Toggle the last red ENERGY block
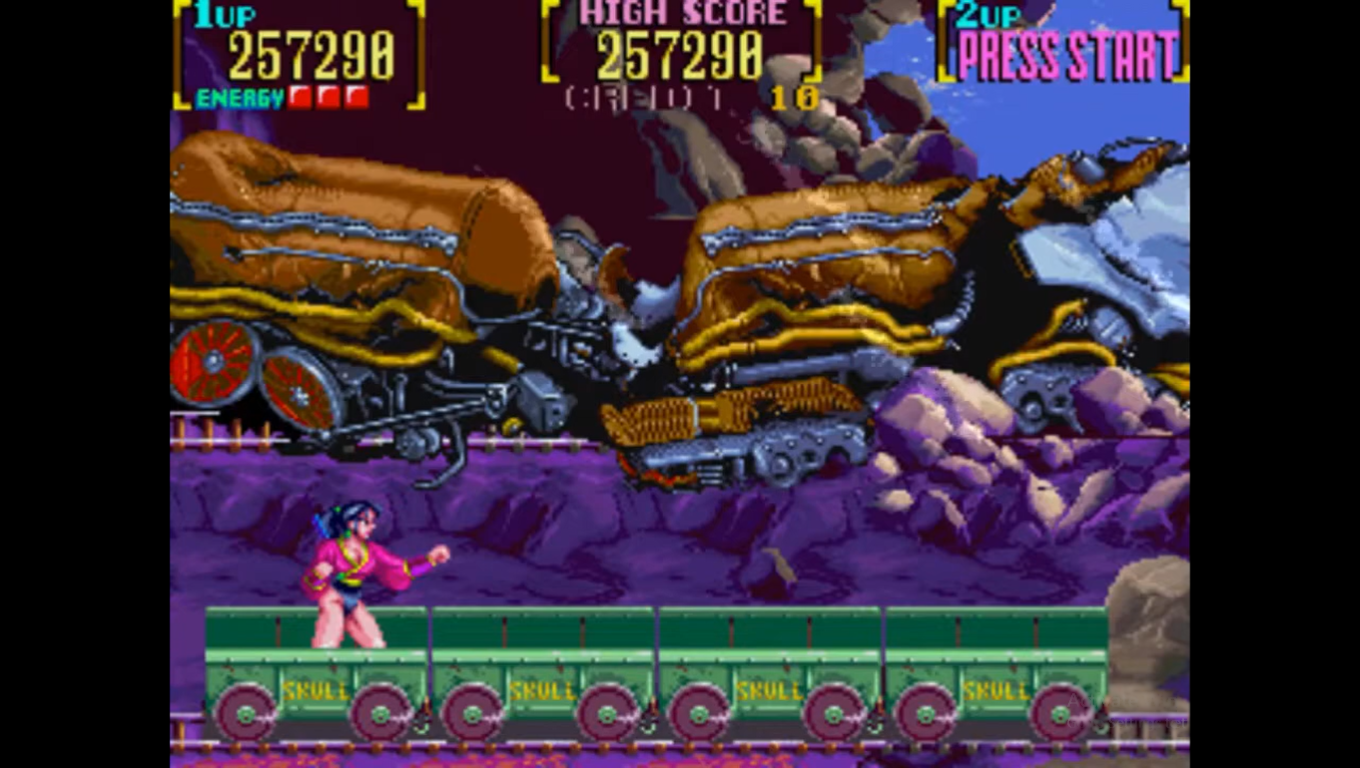Viewport: 1360px width, 768px height. (x=358, y=97)
